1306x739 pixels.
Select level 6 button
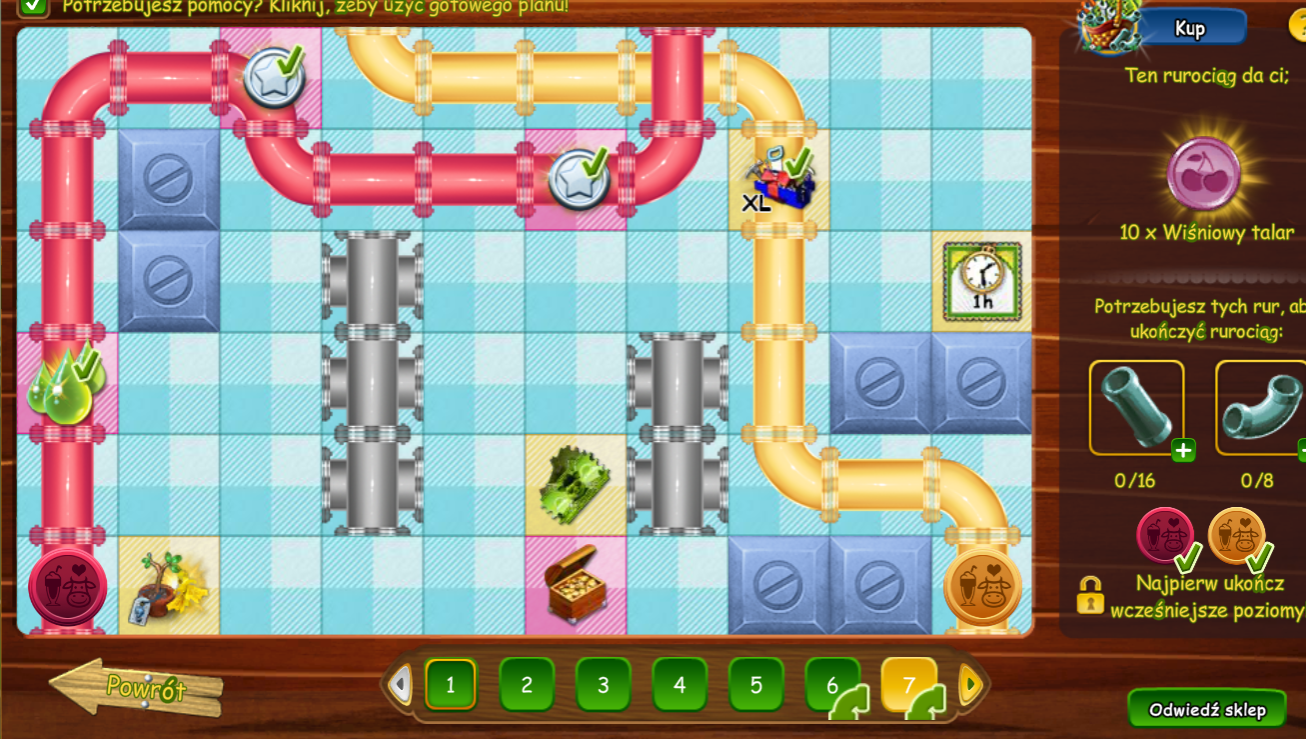(x=832, y=685)
